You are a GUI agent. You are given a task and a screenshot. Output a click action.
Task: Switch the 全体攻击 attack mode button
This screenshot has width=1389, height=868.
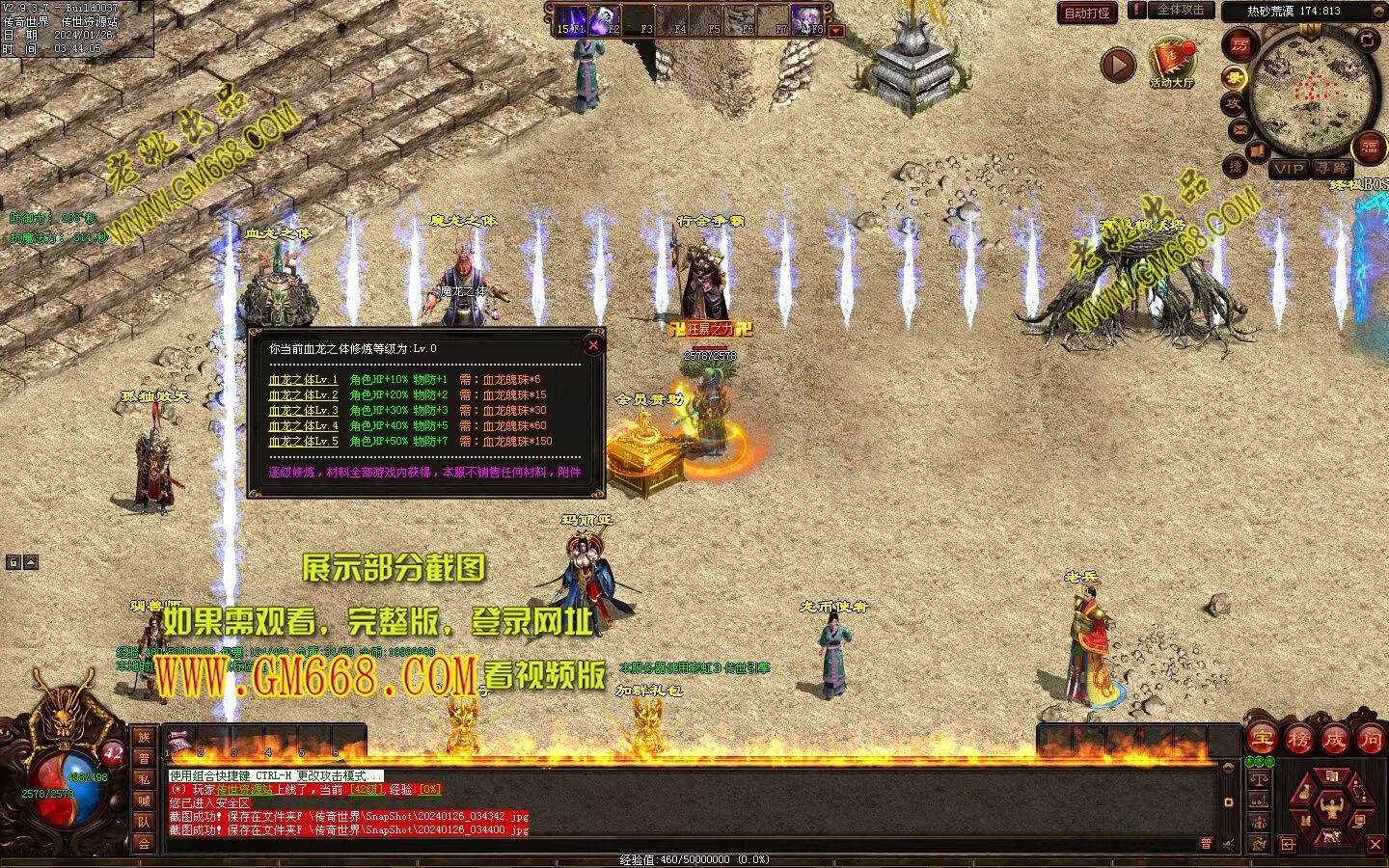point(1180,11)
